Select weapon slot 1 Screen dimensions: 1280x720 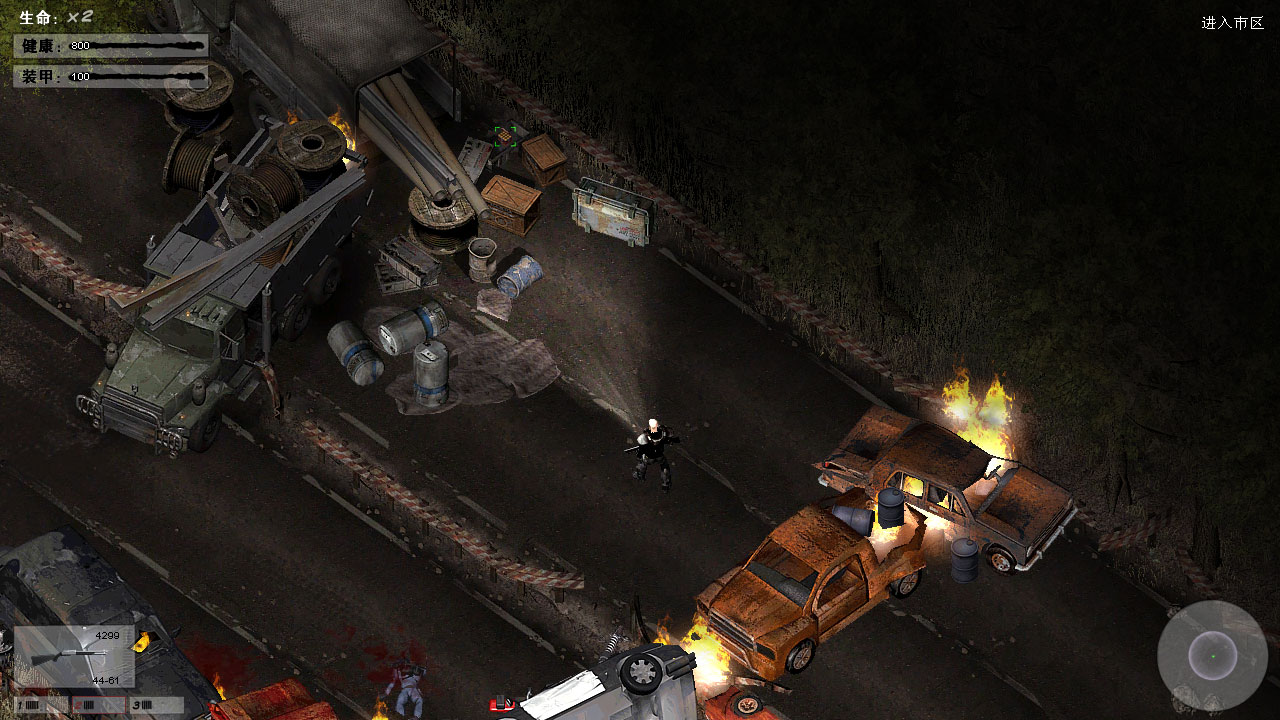41,705
